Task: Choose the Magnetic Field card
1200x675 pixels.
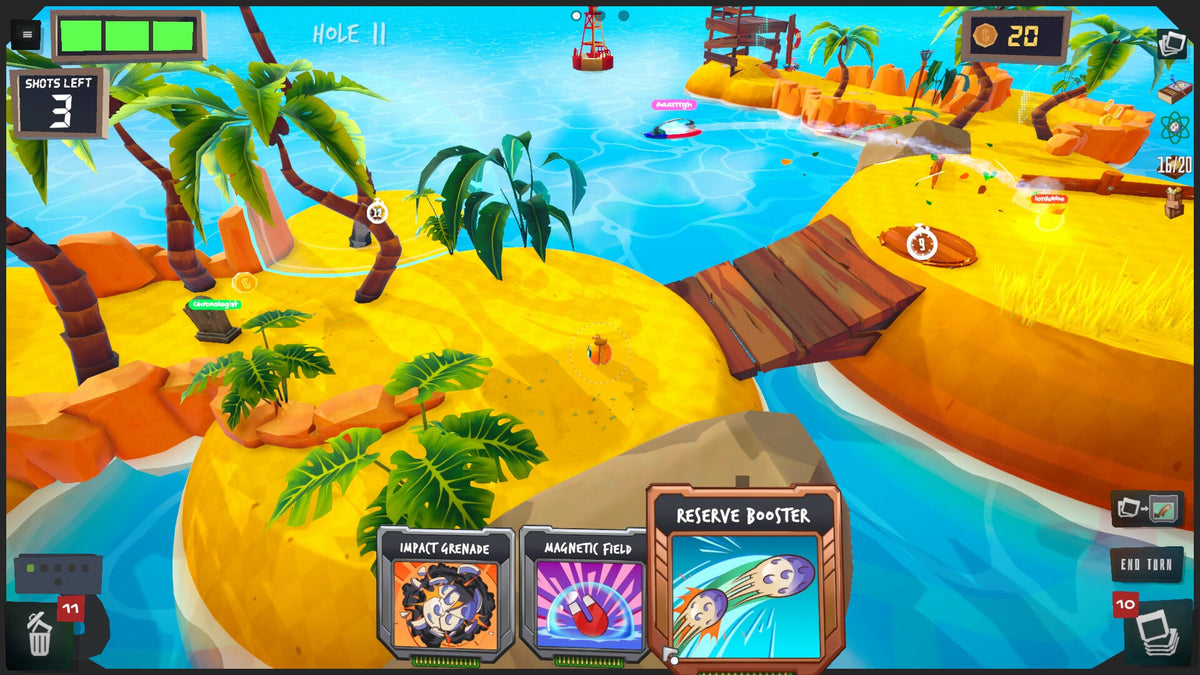Action: click(x=586, y=594)
